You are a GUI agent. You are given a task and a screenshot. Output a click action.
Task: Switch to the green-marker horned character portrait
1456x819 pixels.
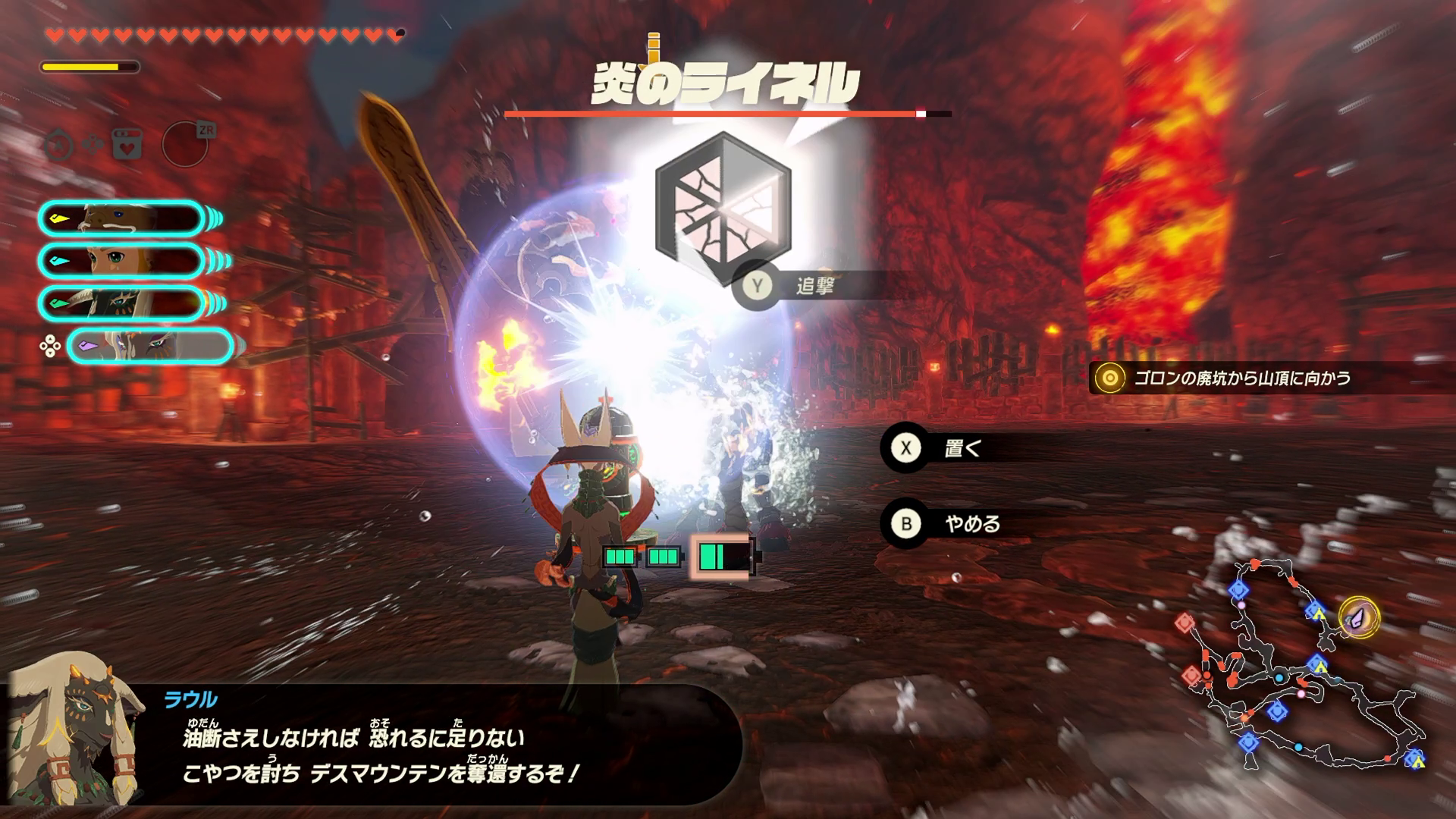pos(121,303)
